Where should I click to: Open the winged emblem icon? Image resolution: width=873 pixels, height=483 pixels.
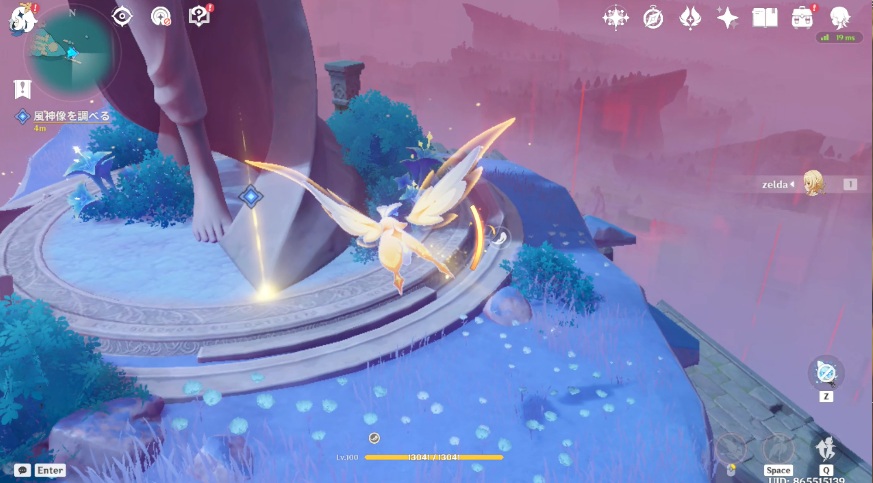tap(690, 17)
